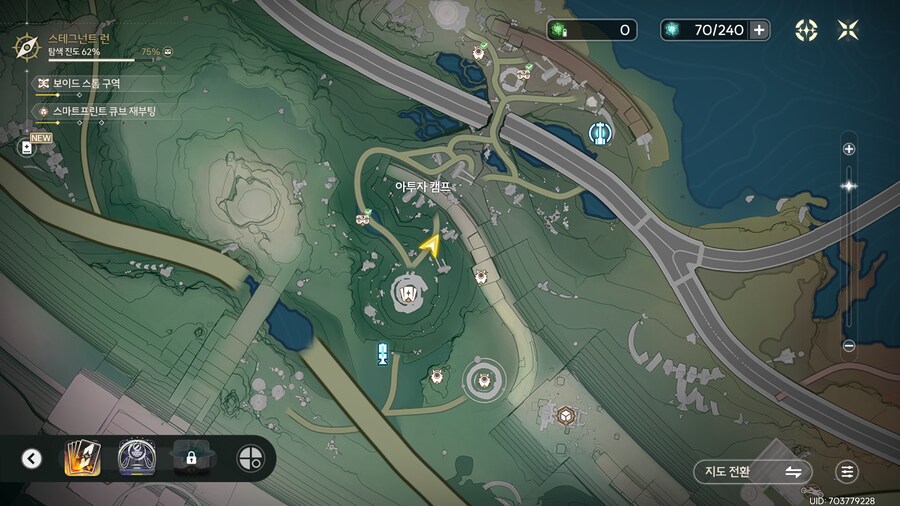Zoom in the map with plus button

coord(849,149)
